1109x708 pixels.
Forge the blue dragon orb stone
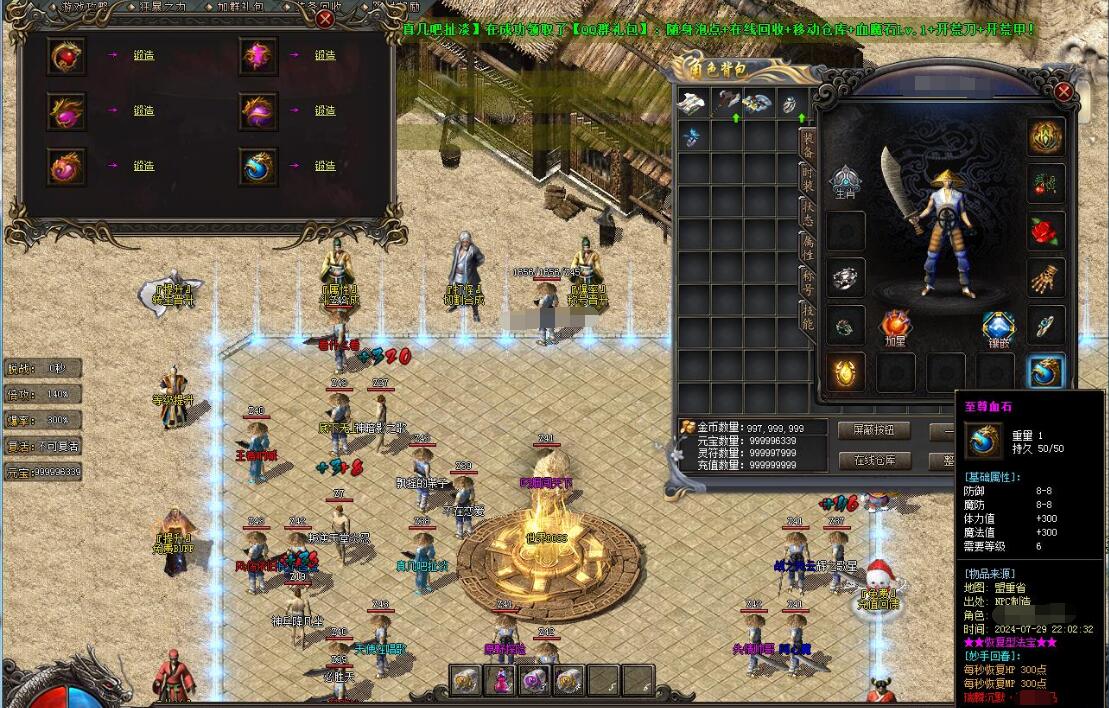(x=325, y=166)
